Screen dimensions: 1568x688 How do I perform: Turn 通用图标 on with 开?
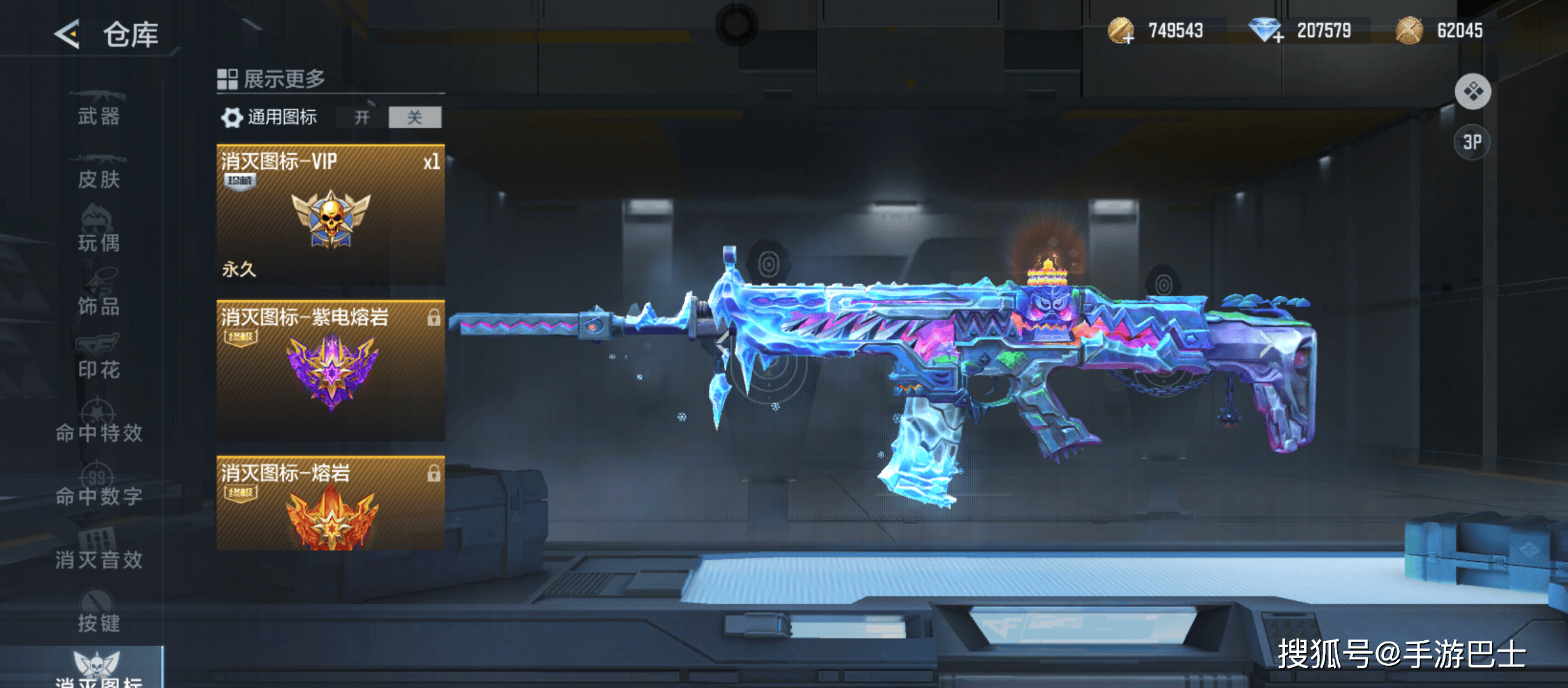(362, 117)
